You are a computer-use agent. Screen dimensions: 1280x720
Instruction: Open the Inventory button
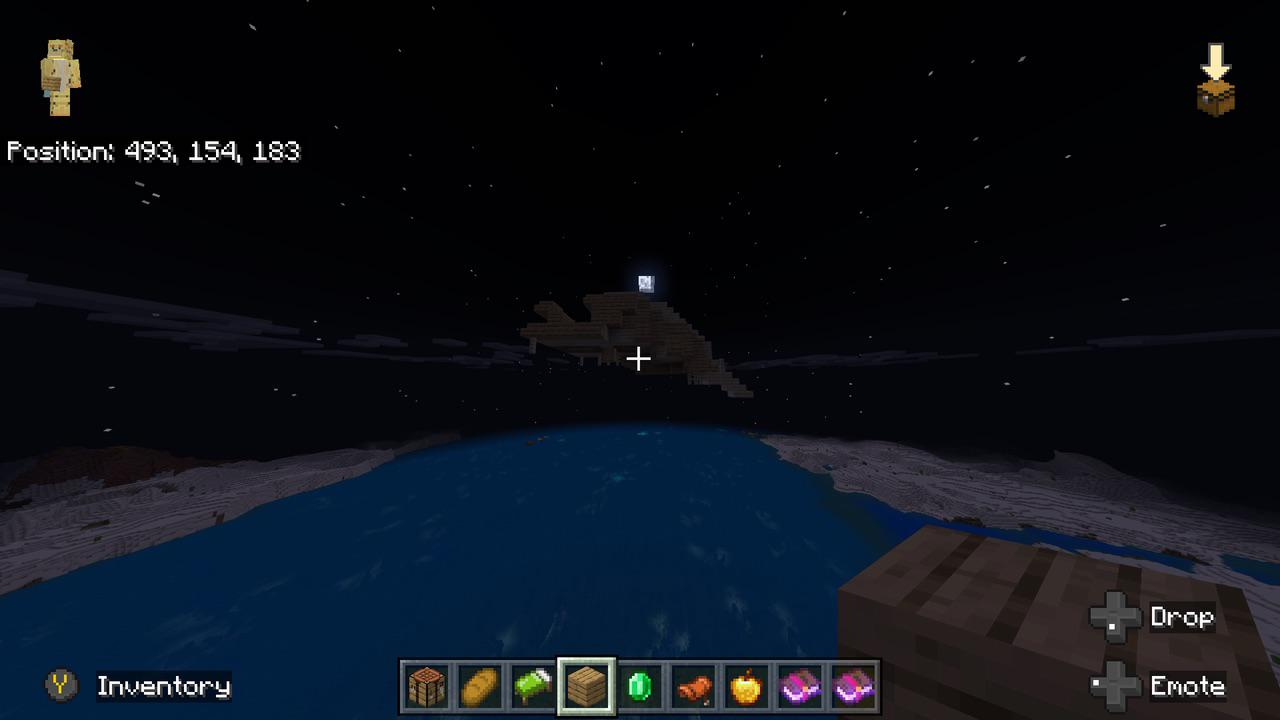(162, 687)
